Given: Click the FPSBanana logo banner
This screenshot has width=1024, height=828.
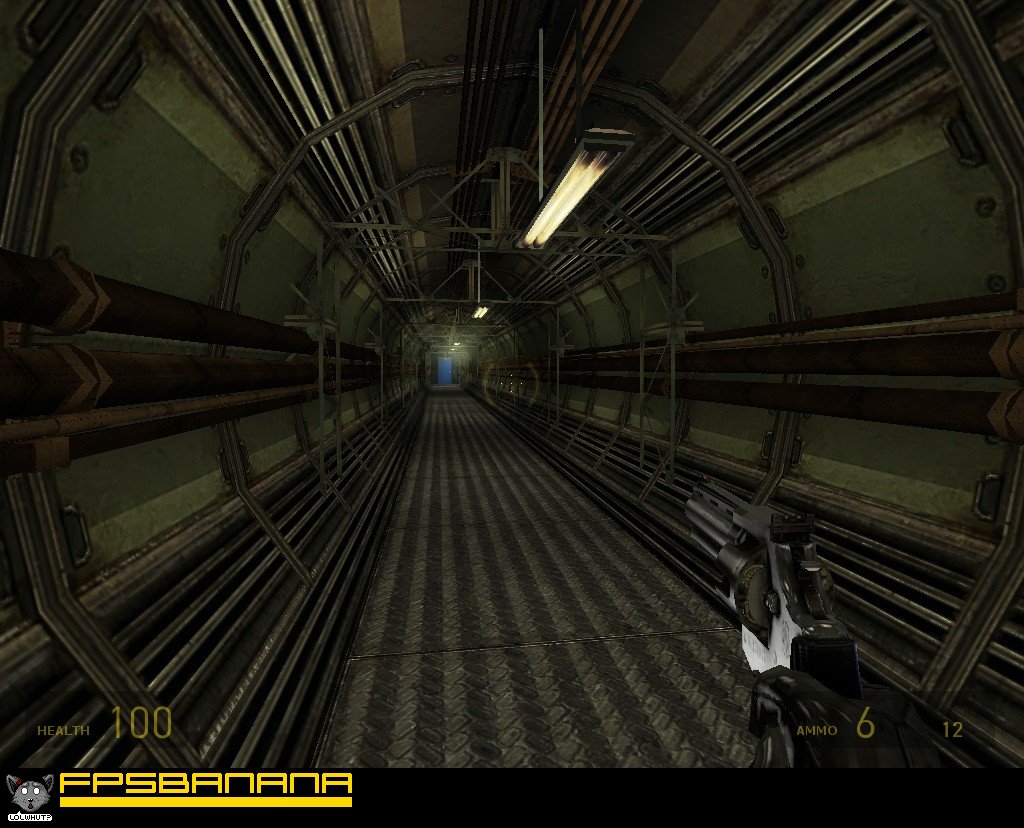Looking at the screenshot, I should (x=205, y=787).
